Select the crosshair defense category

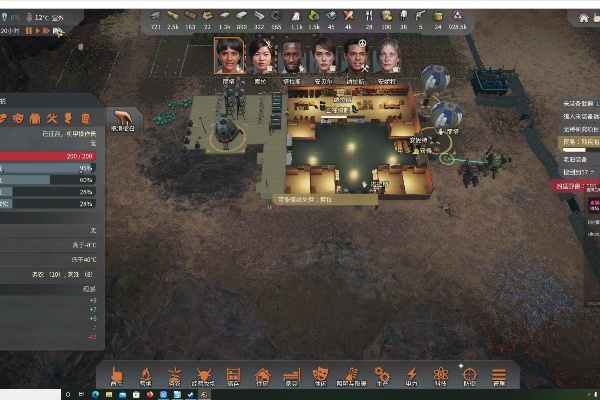coord(470,374)
